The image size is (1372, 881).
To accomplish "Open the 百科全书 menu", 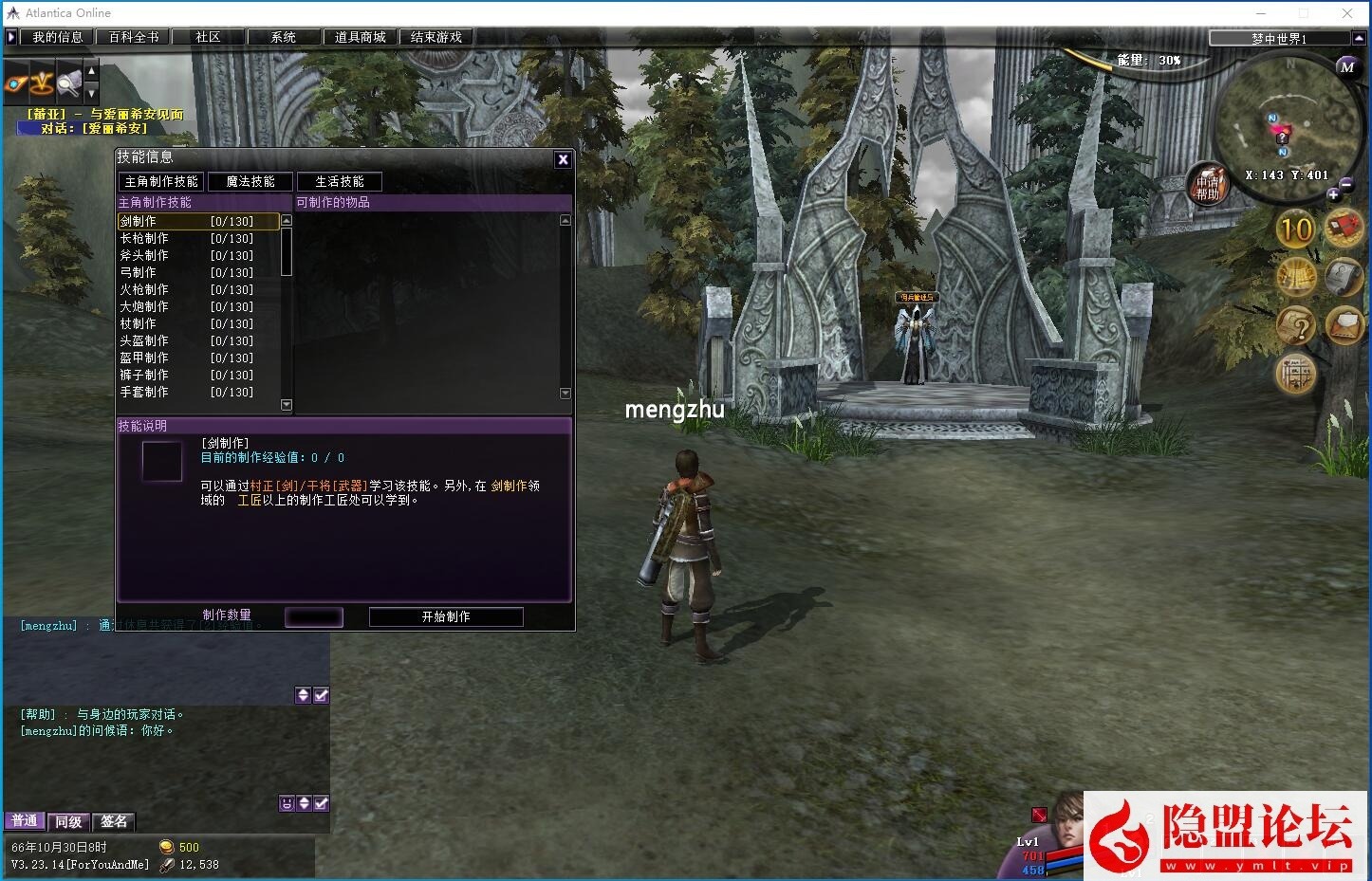I will pyautogui.click(x=133, y=37).
